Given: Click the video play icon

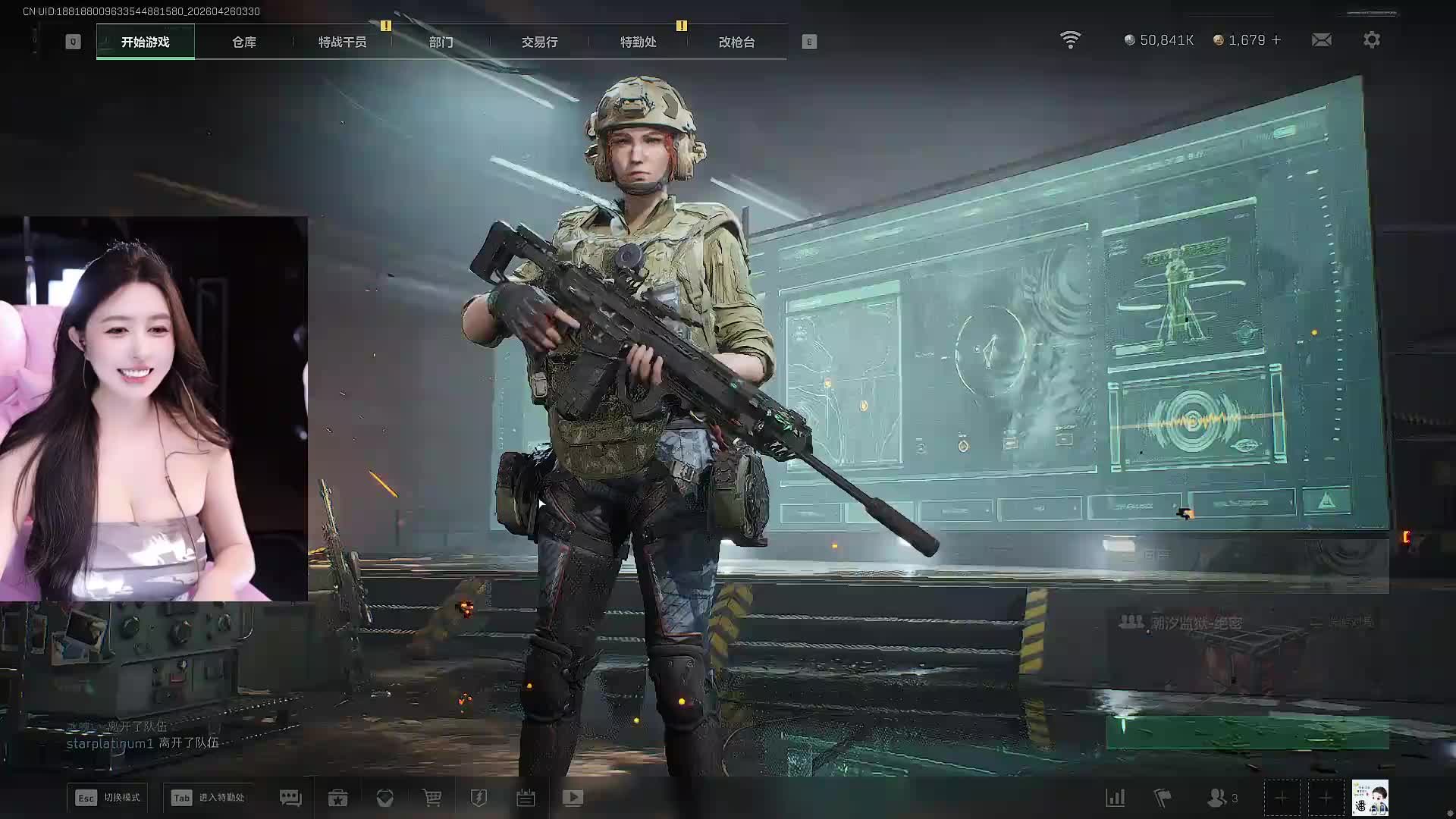Looking at the screenshot, I should point(573,798).
